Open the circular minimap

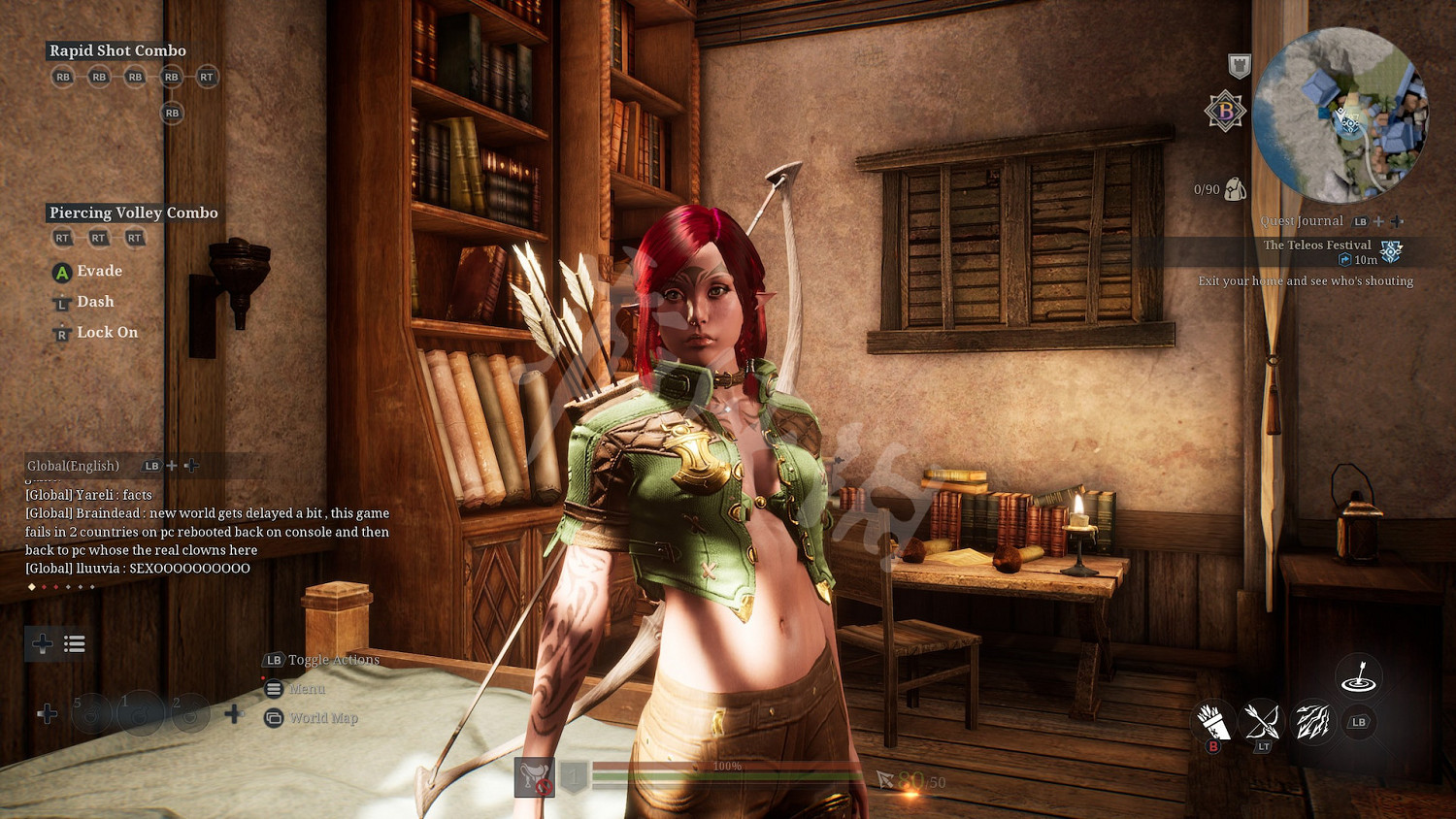coord(1340,115)
